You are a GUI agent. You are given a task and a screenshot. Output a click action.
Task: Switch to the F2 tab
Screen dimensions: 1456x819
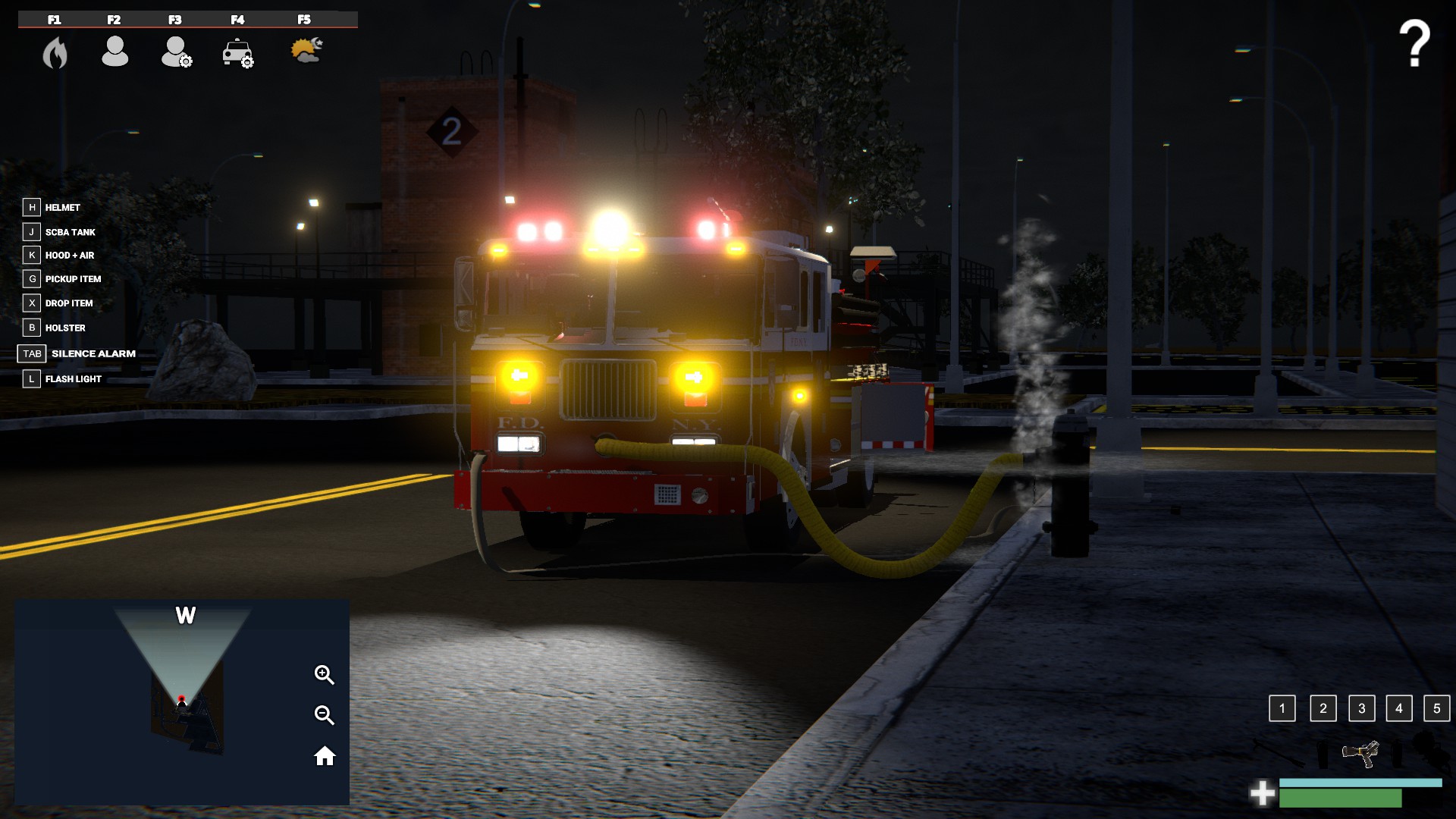tap(115, 20)
